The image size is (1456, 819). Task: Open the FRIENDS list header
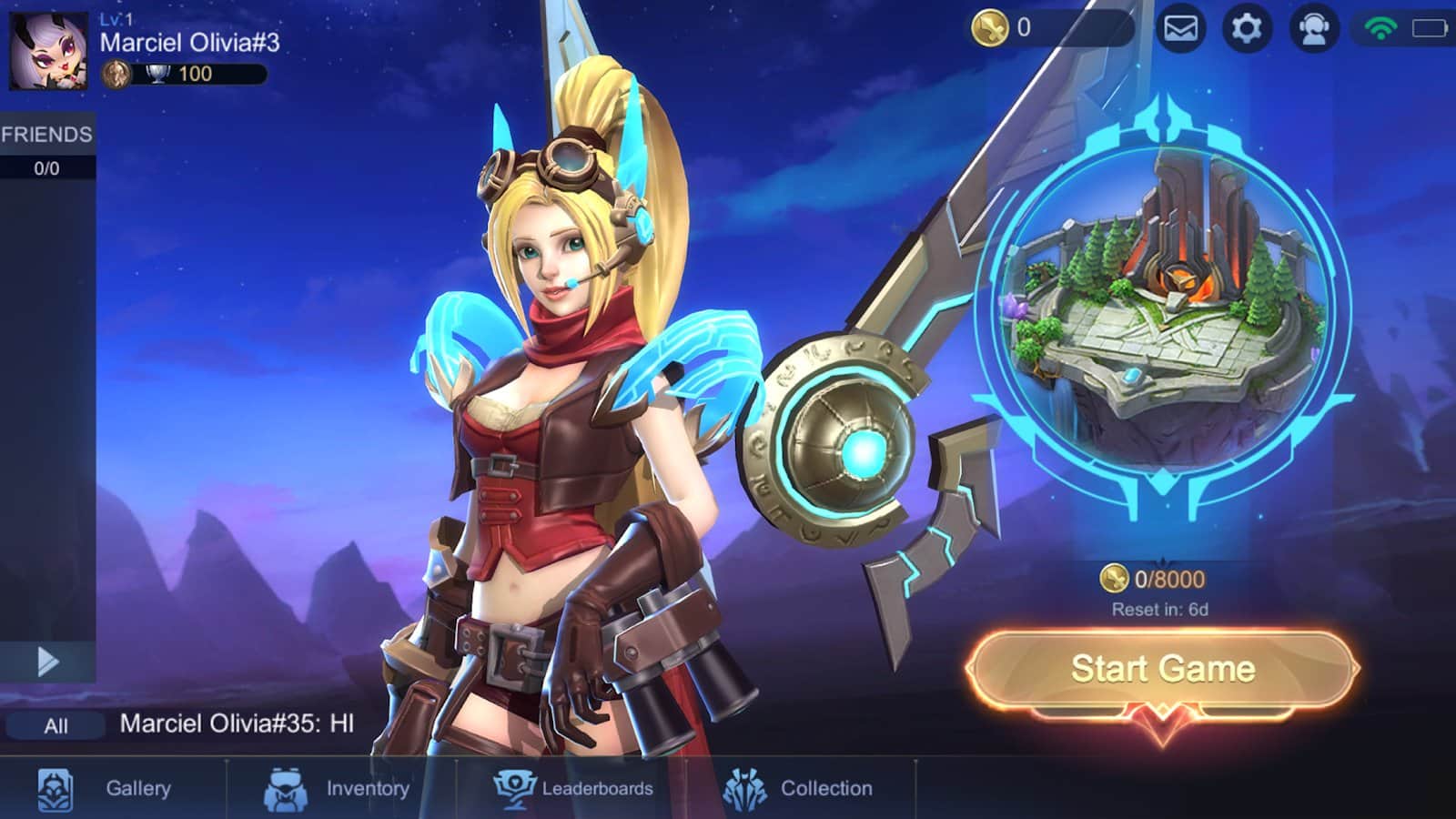[x=47, y=135]
